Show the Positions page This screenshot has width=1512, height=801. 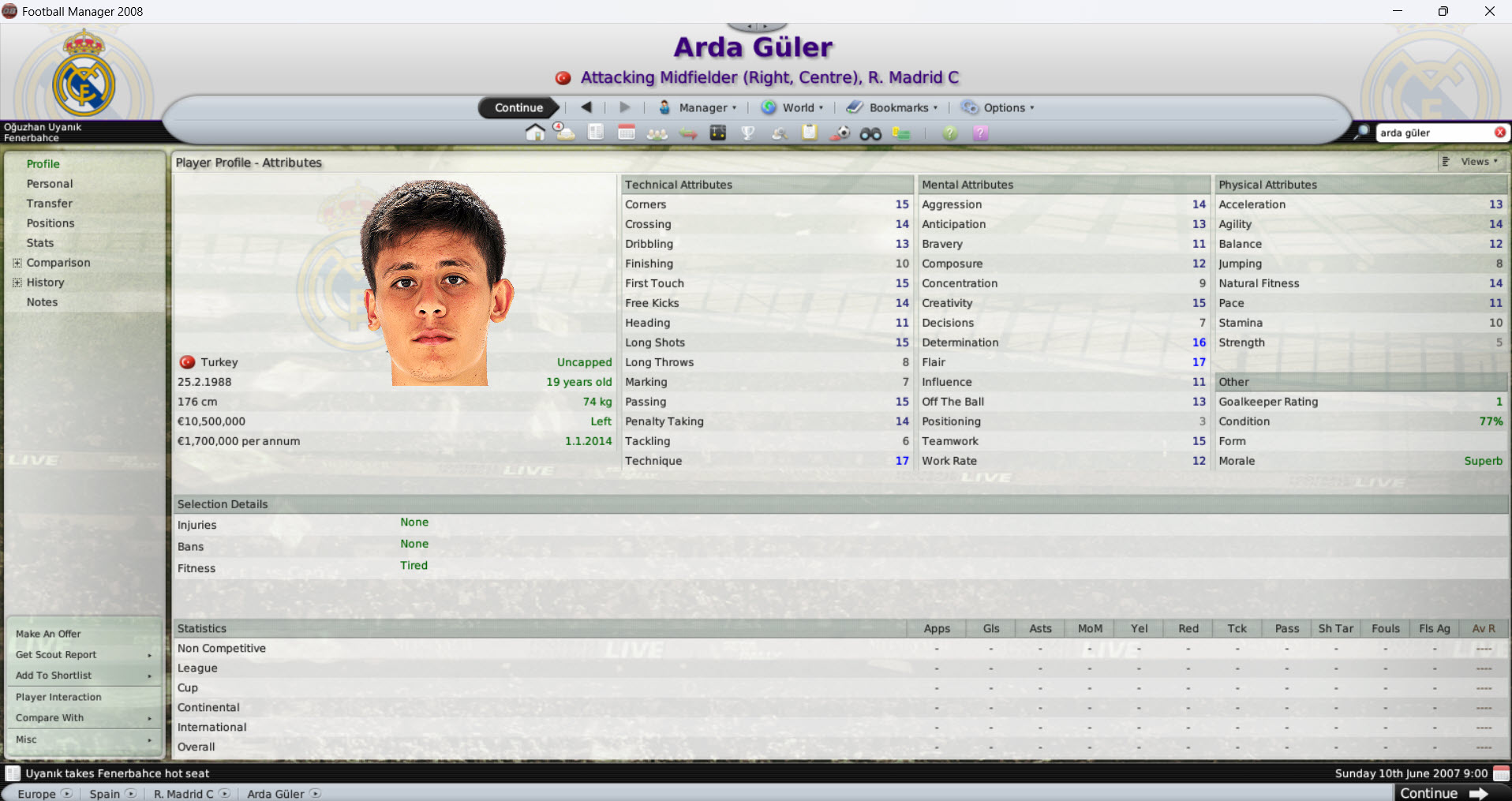(x=51, y=223)
